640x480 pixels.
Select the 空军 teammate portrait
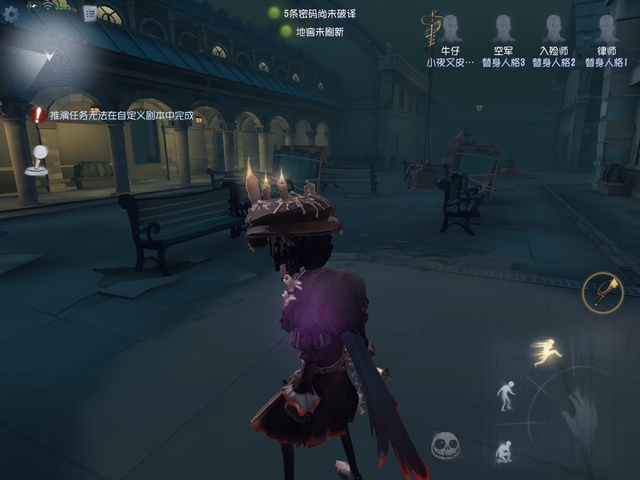pos(502,28)
